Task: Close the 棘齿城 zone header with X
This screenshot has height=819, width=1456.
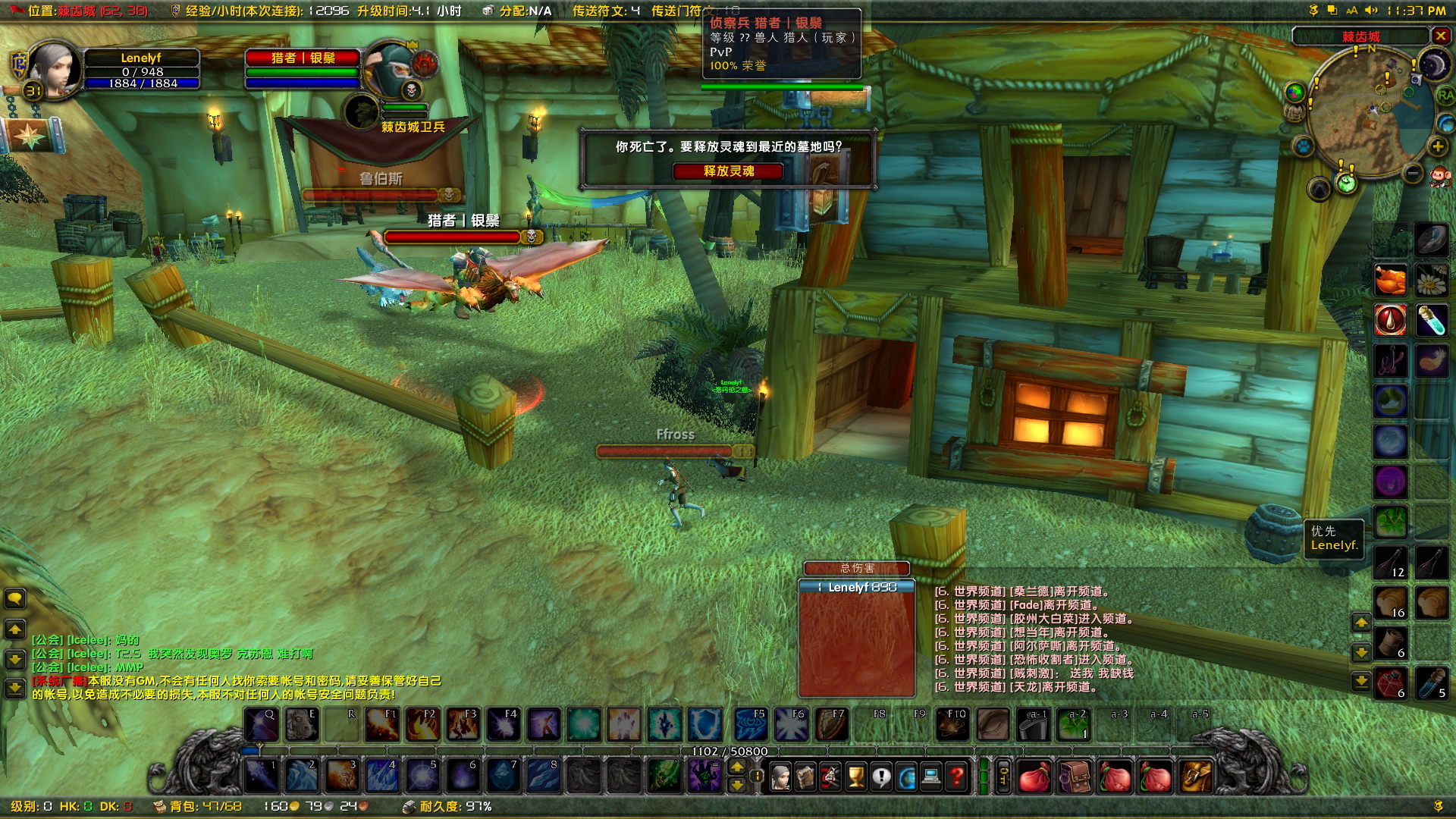Action: (x=1441, y=36)
